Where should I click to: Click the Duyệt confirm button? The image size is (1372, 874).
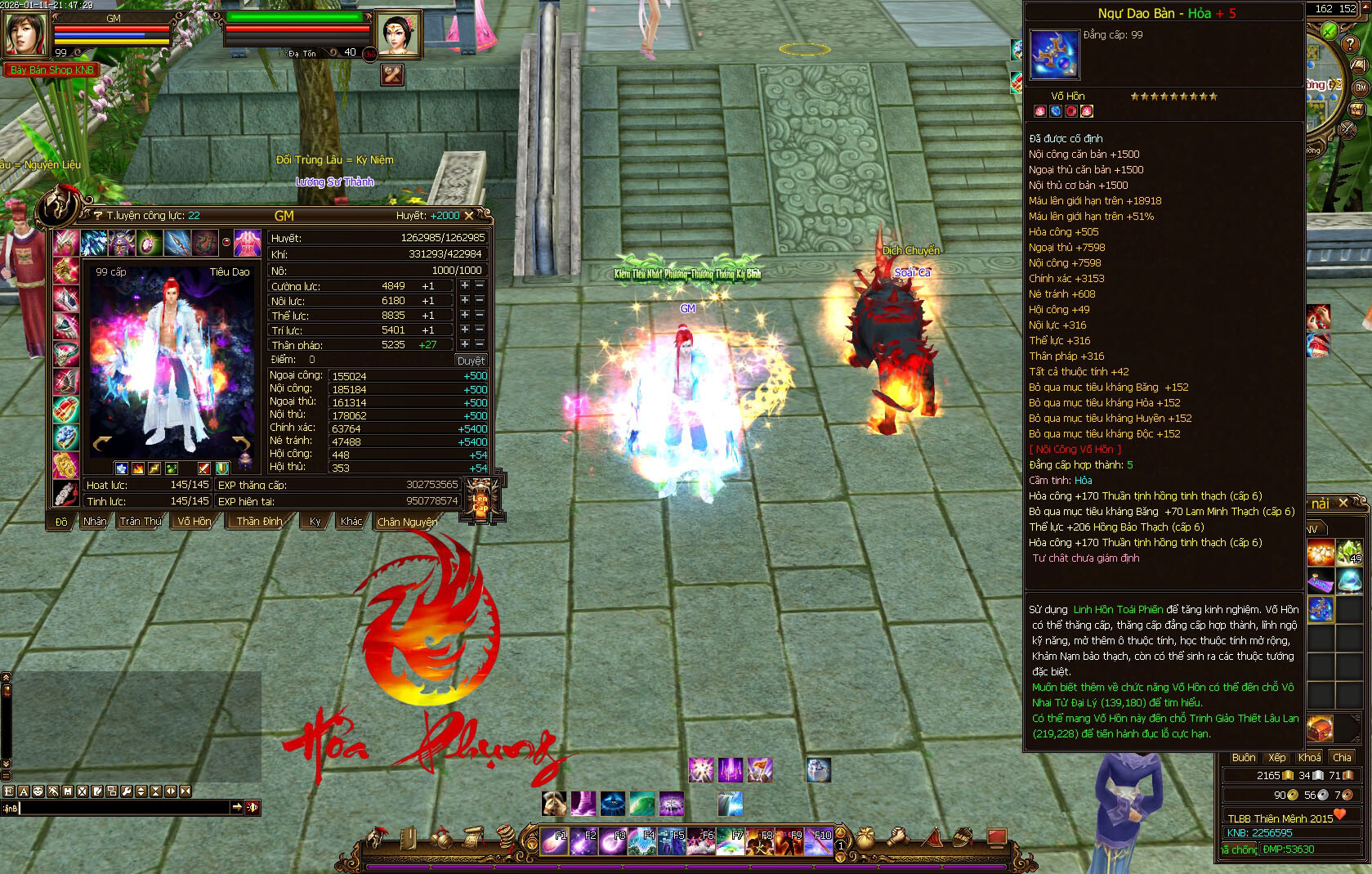click(471, 361)
